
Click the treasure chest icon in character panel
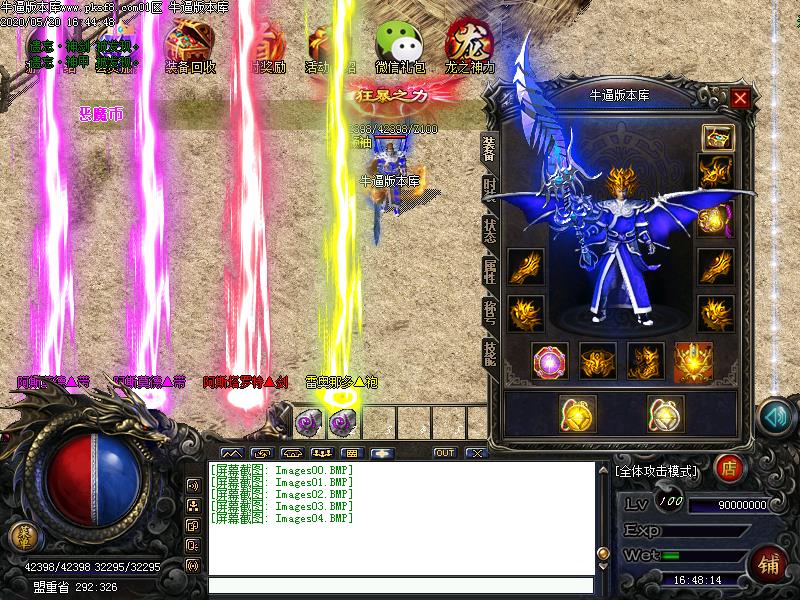click(x=715, y=137)
